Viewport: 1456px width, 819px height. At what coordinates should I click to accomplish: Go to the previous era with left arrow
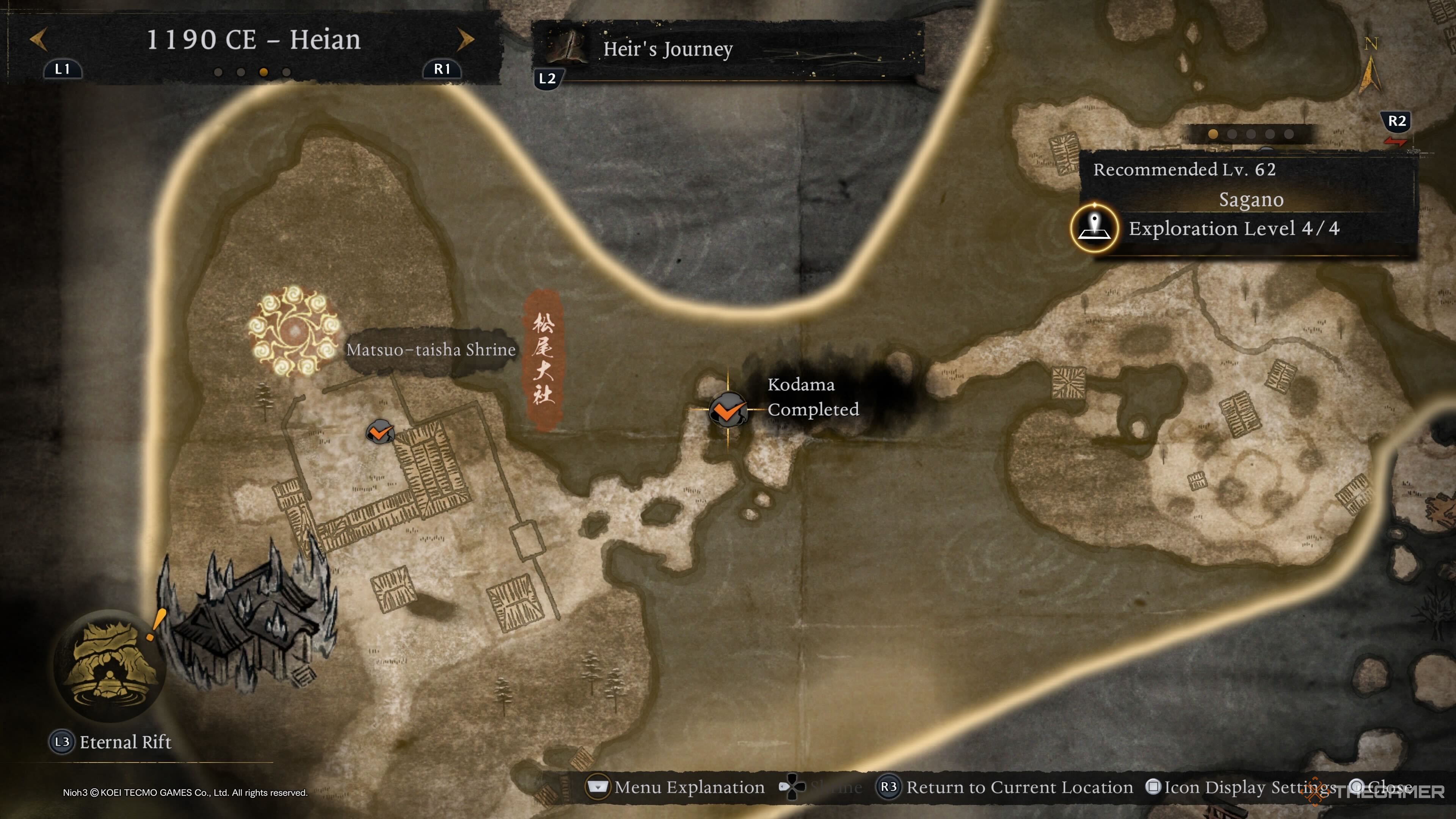(38, 39)
